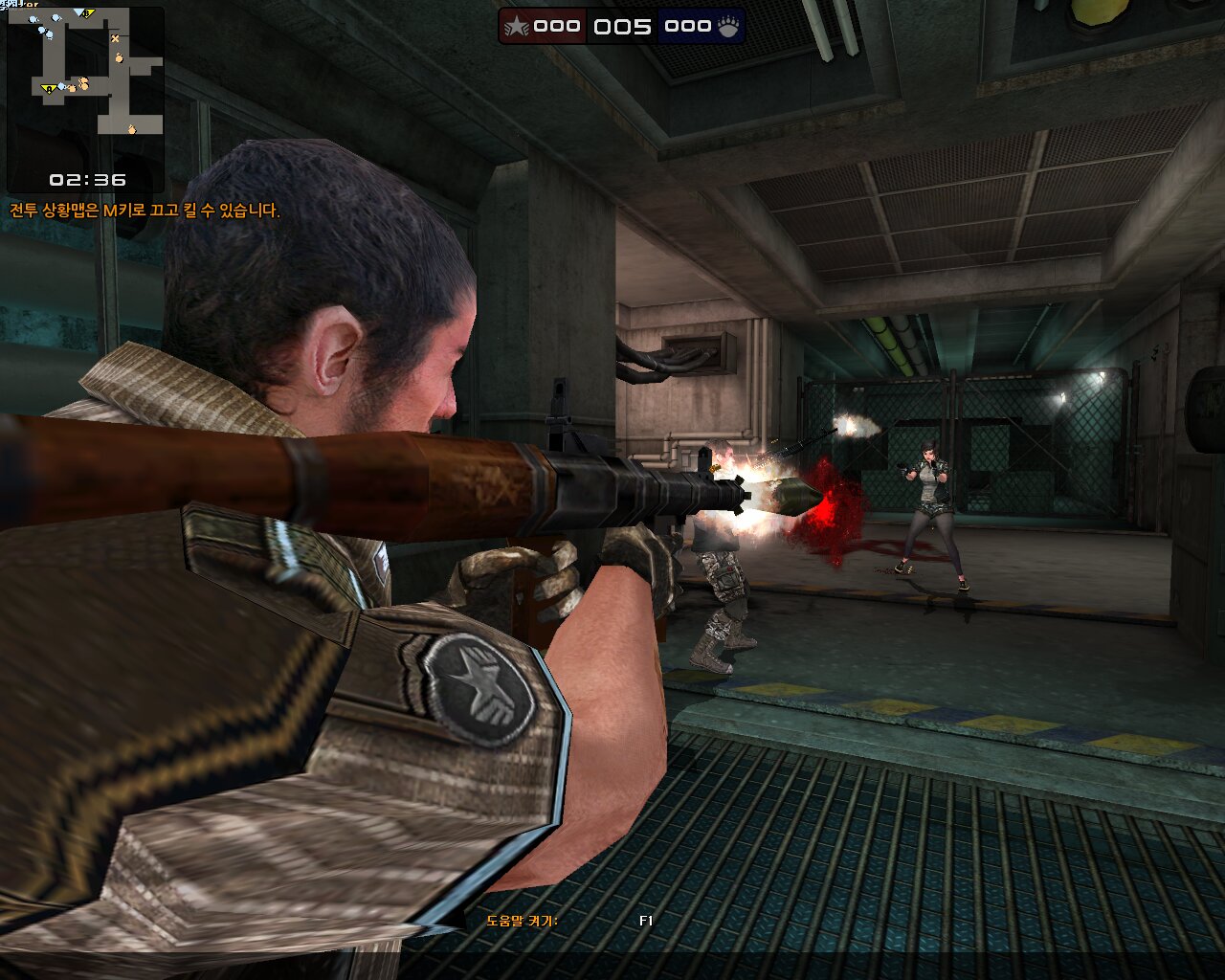This screenshot has width=1225, height=980.
Task: Click the 02:36 match timer
Action: (88, 177)
